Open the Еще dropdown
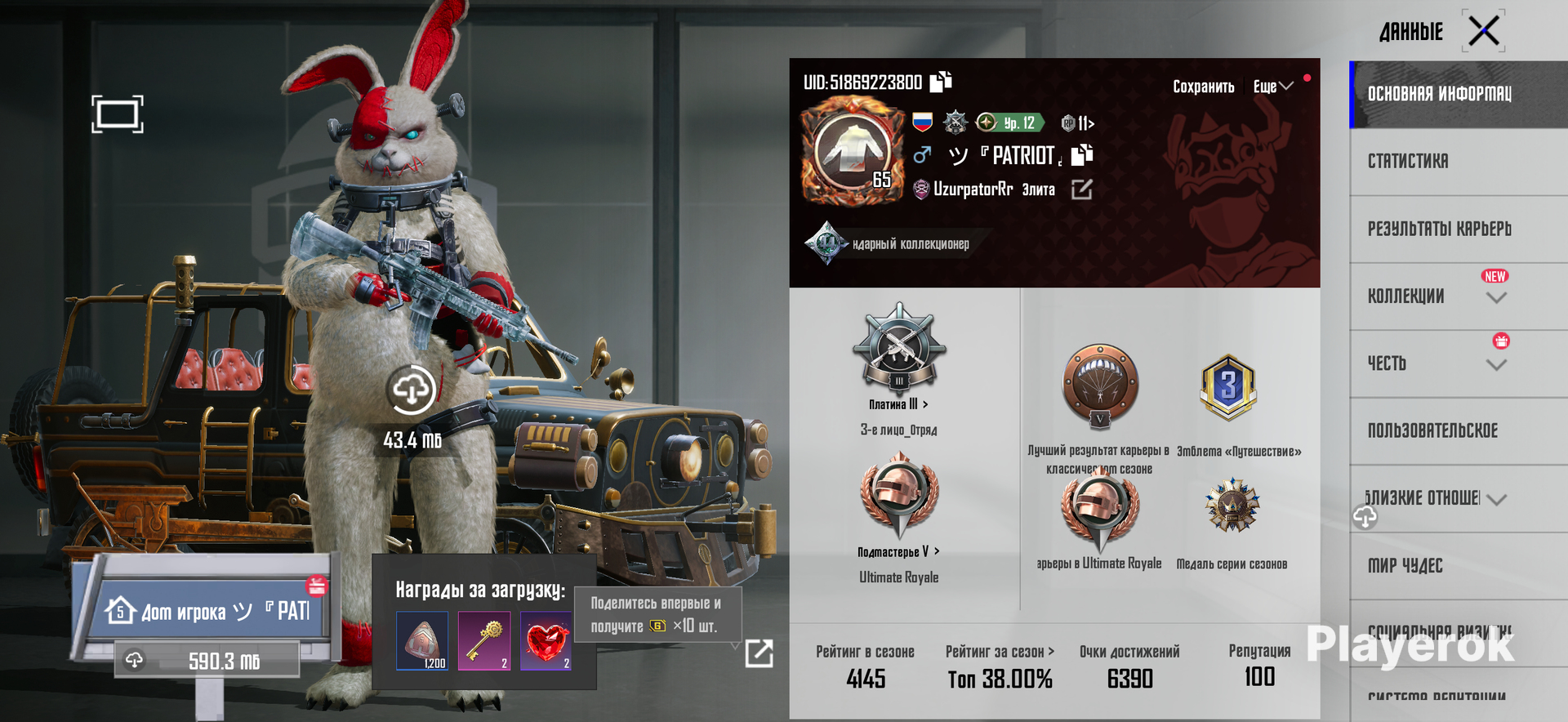Image resolution: width=1568 pixels, height=722 pixels. 1272,87
